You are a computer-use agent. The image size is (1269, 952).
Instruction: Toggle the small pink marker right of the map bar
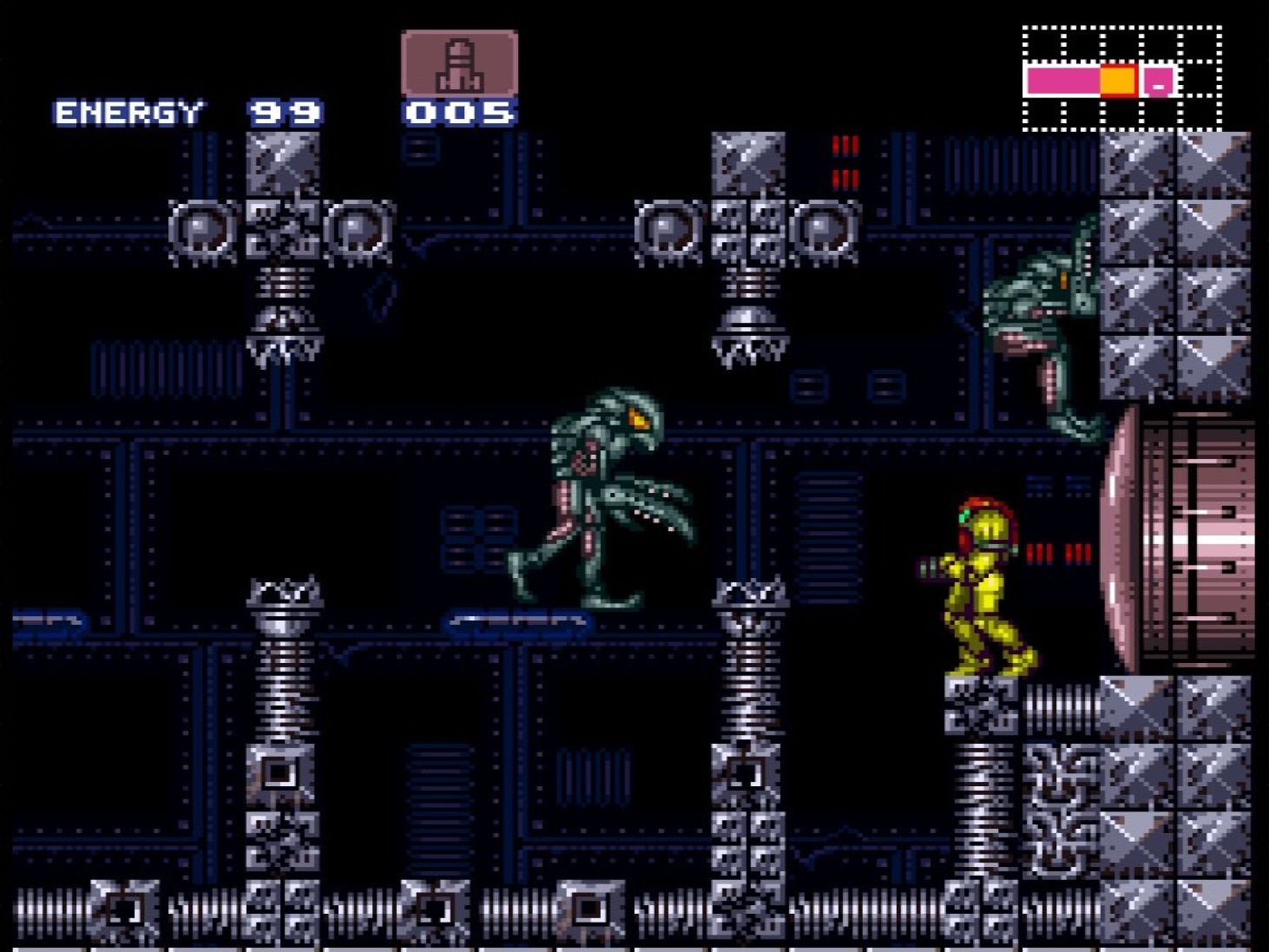1157,84
